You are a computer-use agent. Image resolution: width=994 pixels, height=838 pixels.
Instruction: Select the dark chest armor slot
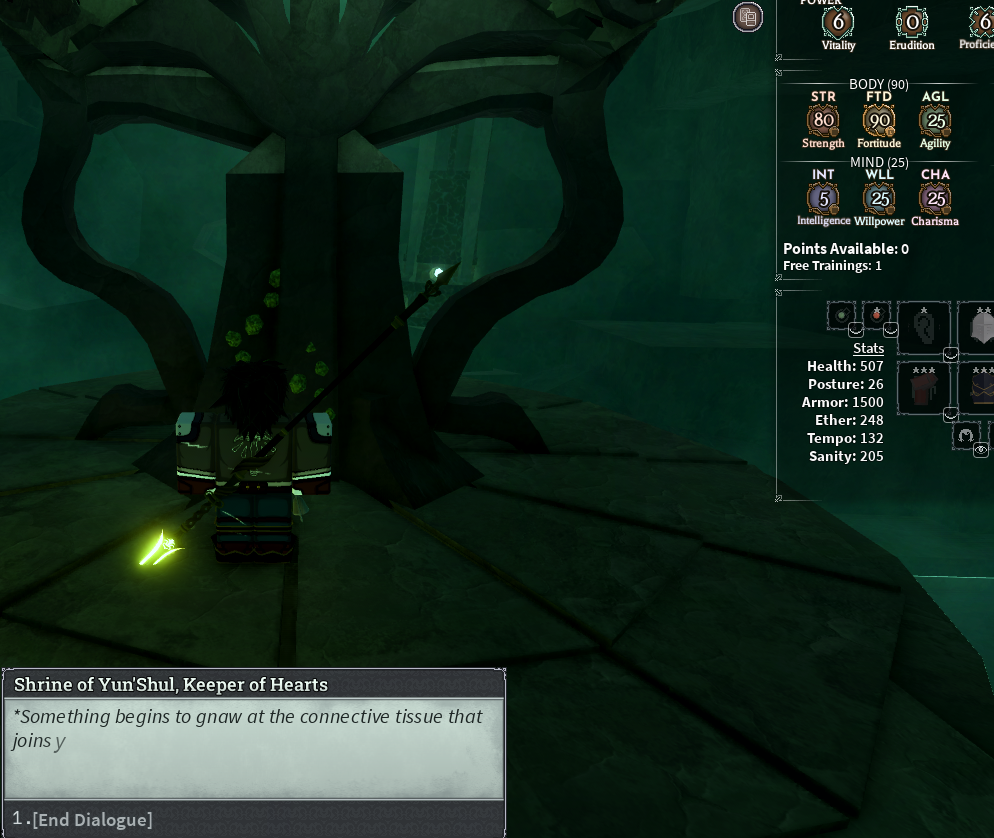[x=978, y=388]
